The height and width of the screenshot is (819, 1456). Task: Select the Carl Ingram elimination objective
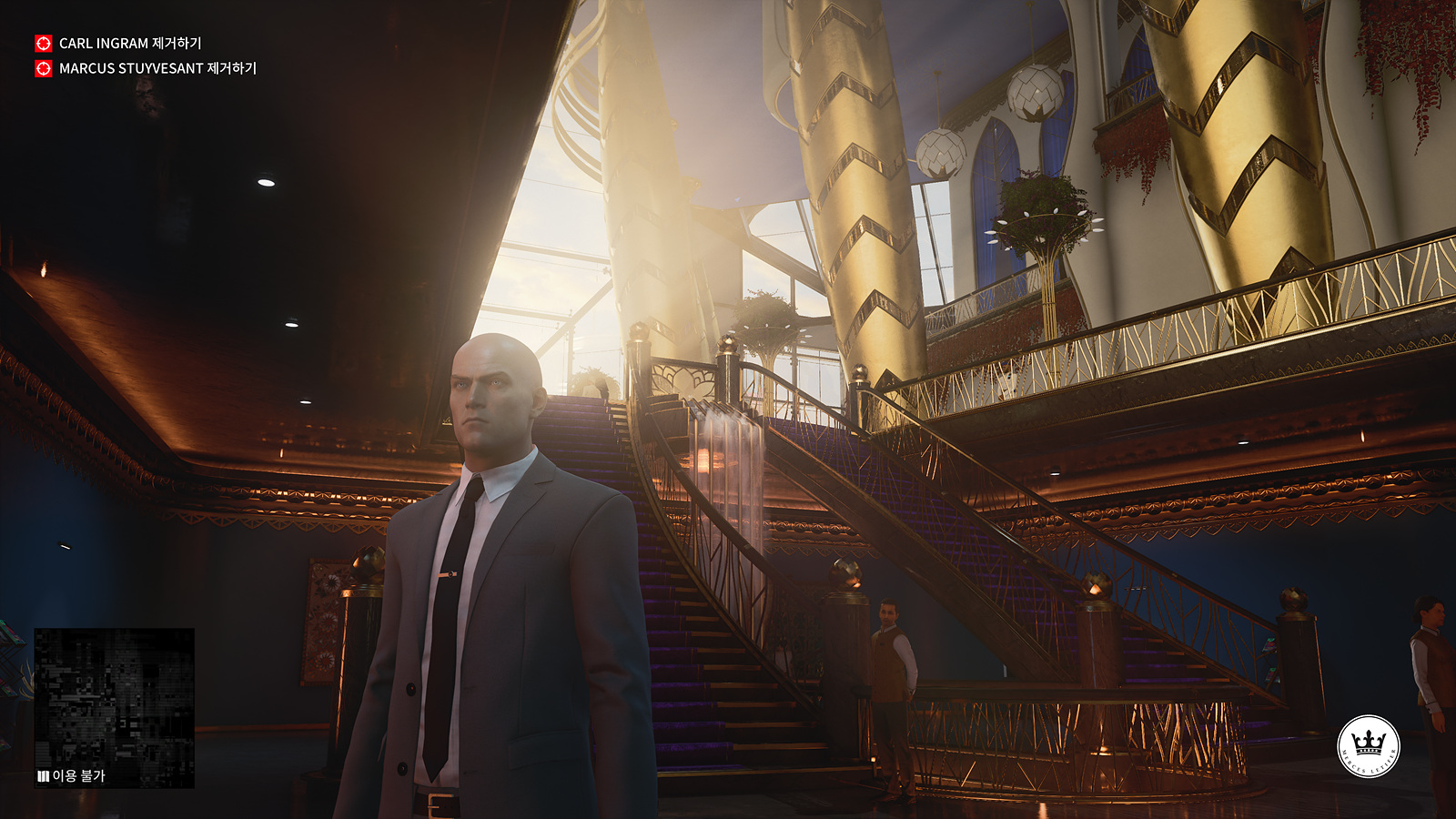pos(129,44)
